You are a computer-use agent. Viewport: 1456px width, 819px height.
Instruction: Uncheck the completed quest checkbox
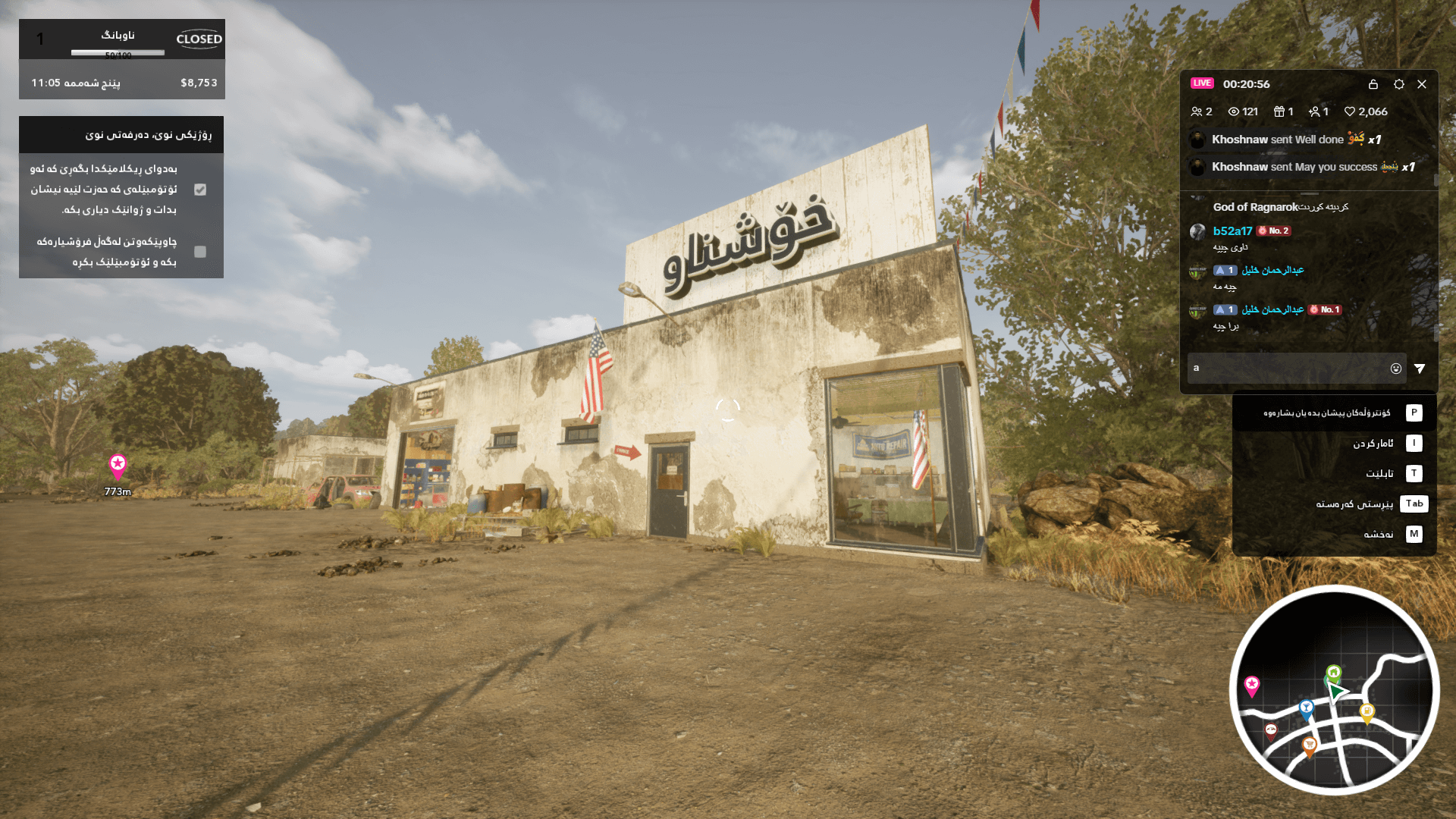point(200,190)
